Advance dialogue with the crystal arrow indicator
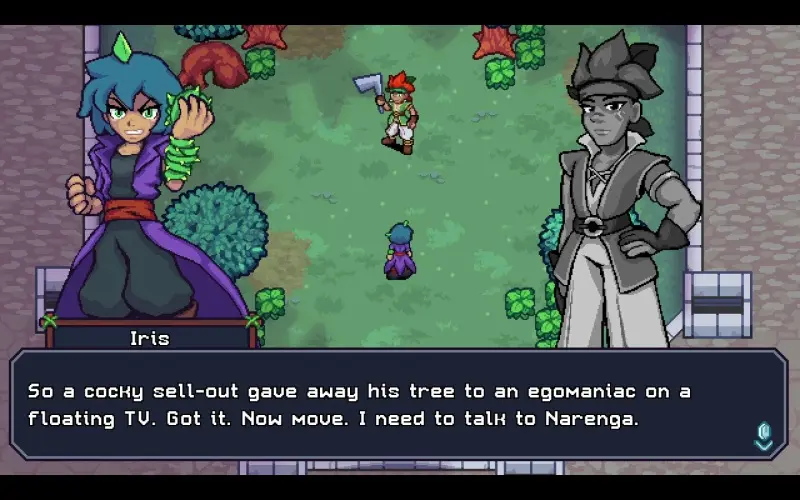The height and width of the screenshot is (500, 800). pos(764,436)
